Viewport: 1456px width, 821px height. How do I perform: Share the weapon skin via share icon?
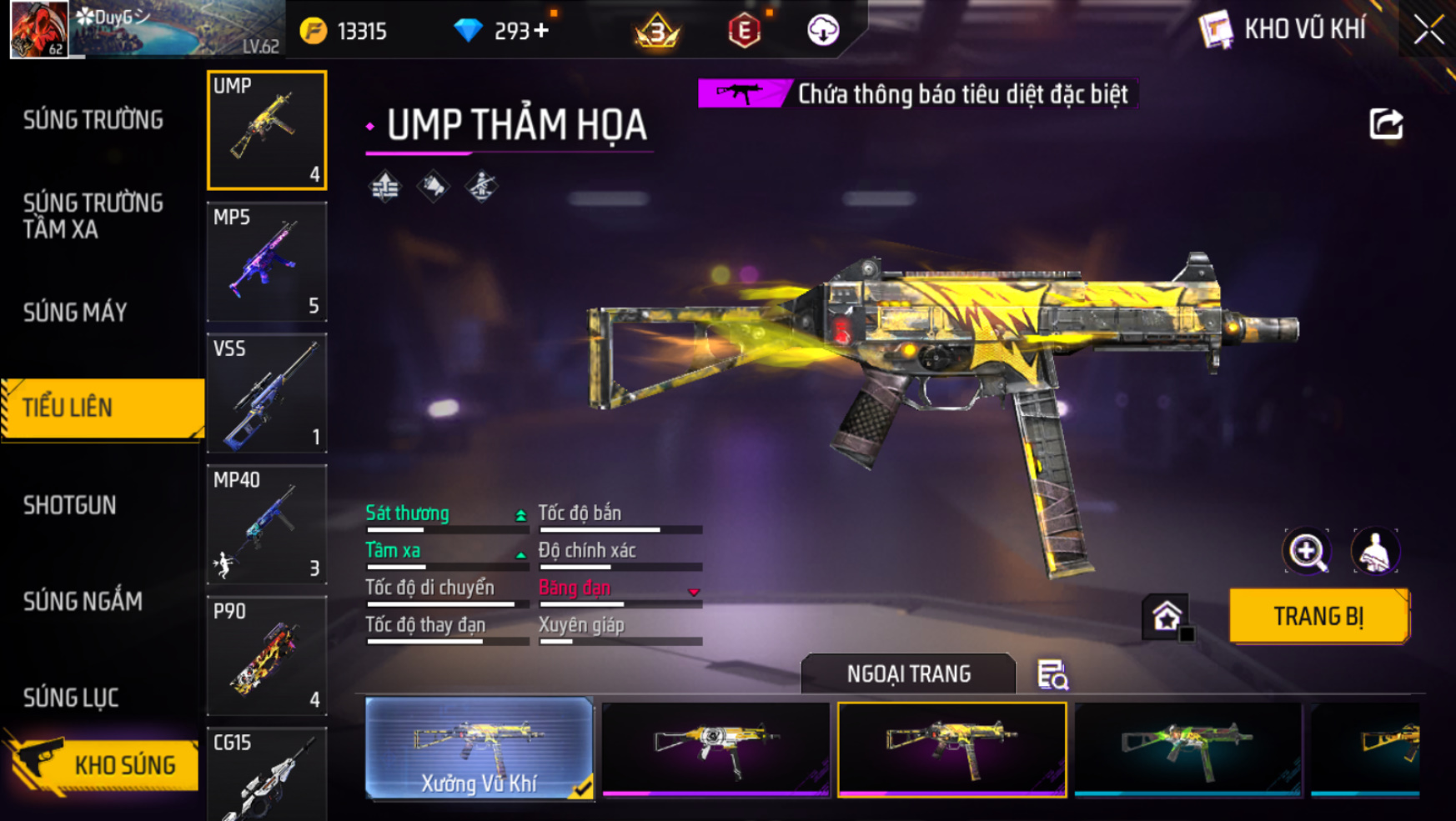tap(1386, 124)
